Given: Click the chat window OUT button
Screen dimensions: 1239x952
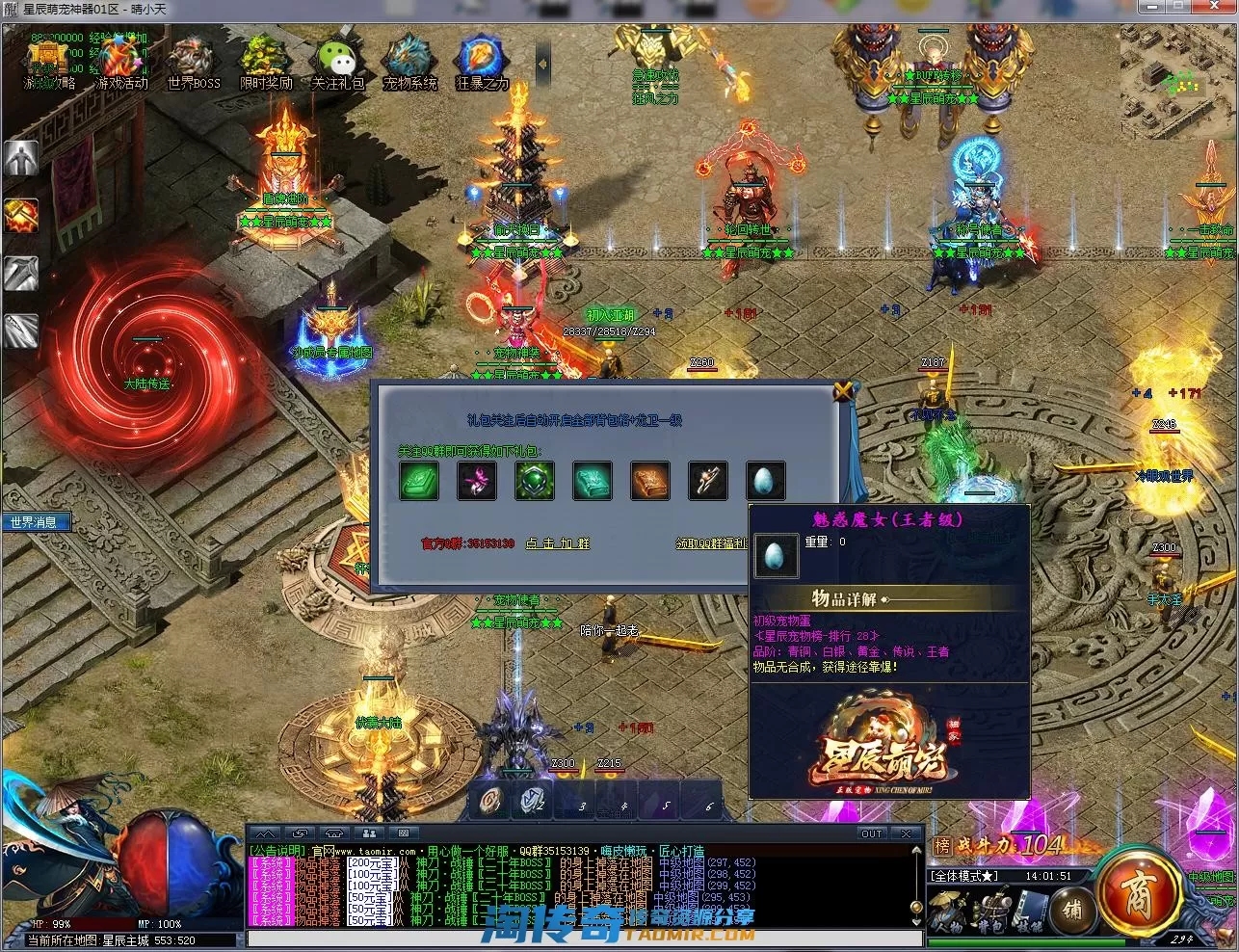Looking at the screenshot, I should pos(871,833).
